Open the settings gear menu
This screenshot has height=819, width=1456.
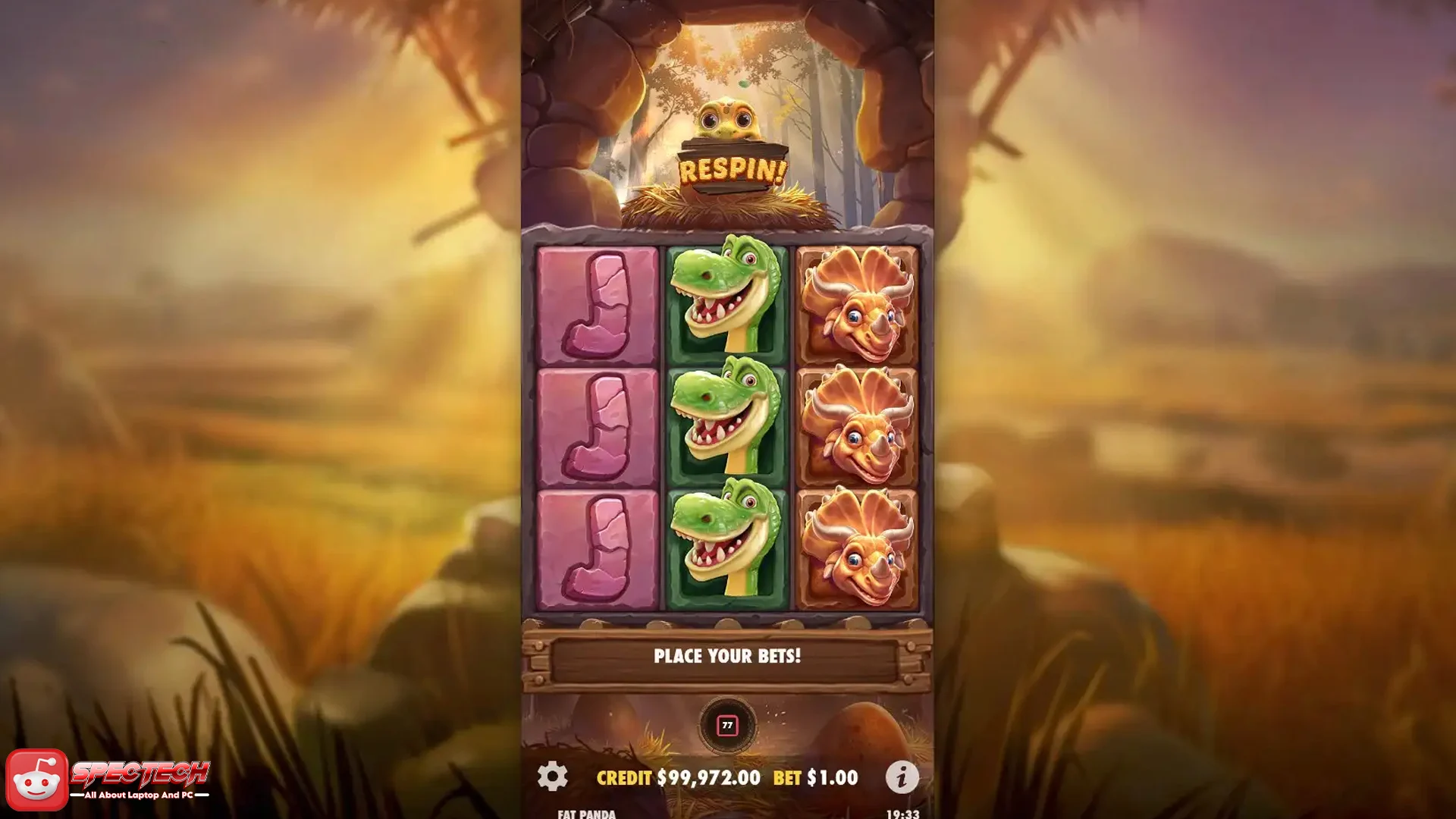[x=551, y=777]
